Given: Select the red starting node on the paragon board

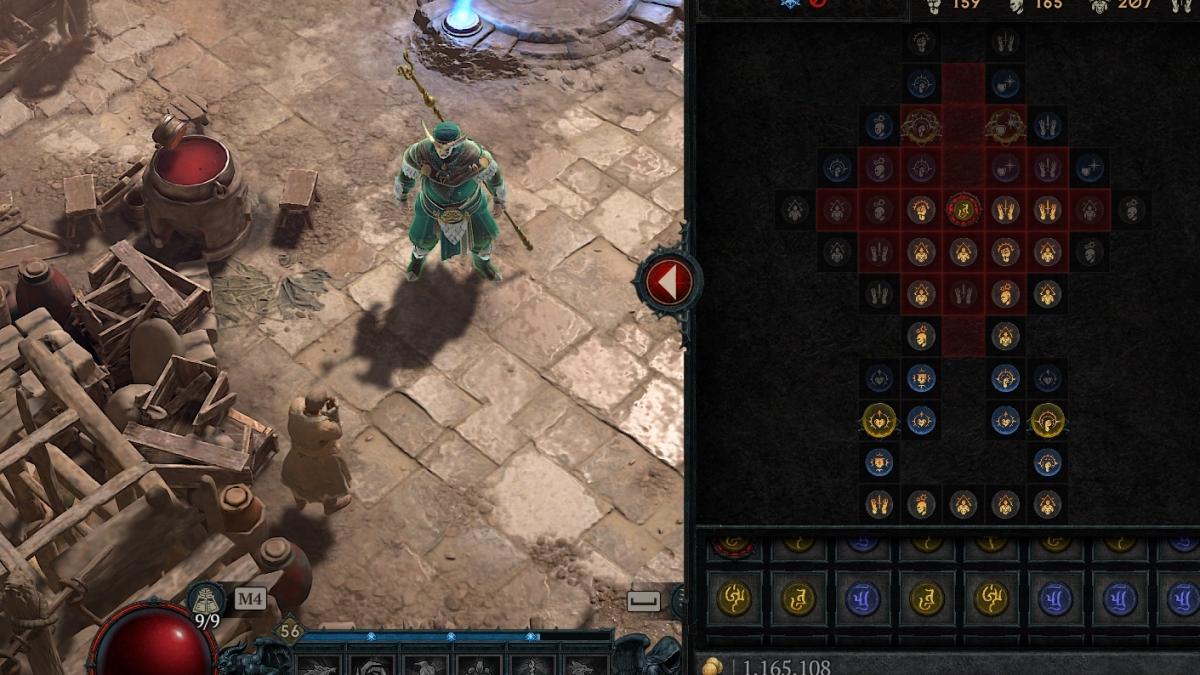Looking at the screenshot, I should coord(963,209).
